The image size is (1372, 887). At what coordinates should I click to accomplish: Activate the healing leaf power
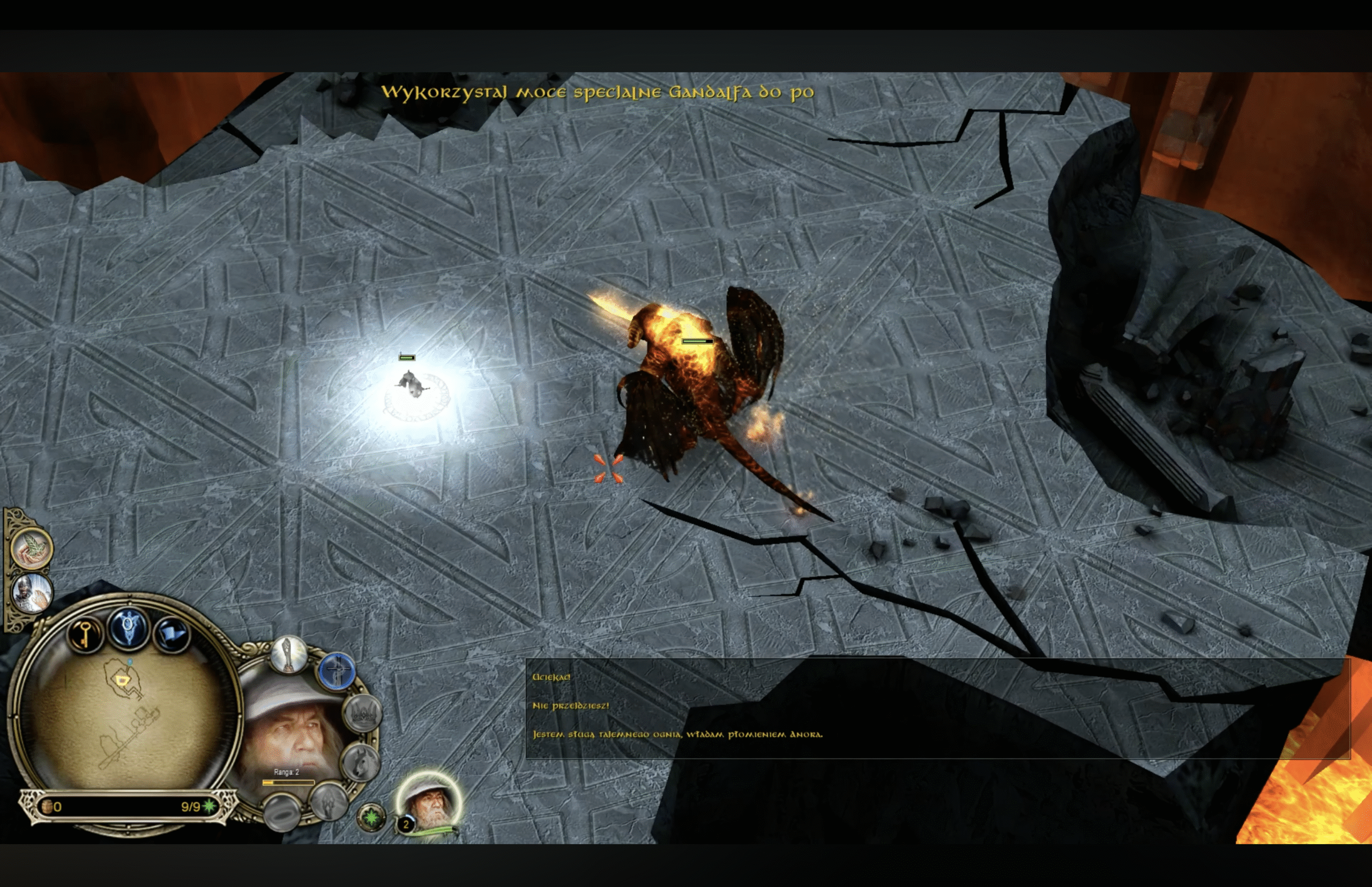click(x=32, y=548)
